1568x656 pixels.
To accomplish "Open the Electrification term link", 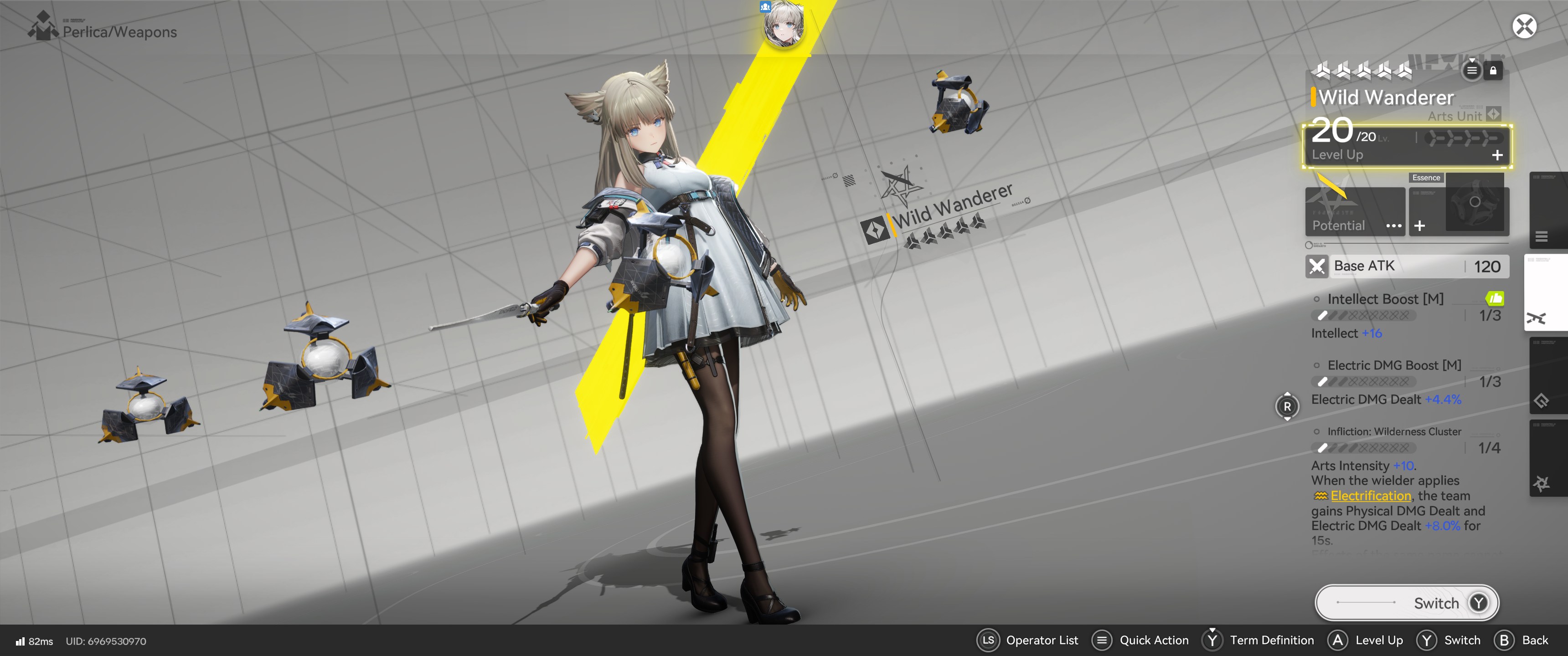I will click(x=1370, y=495).
